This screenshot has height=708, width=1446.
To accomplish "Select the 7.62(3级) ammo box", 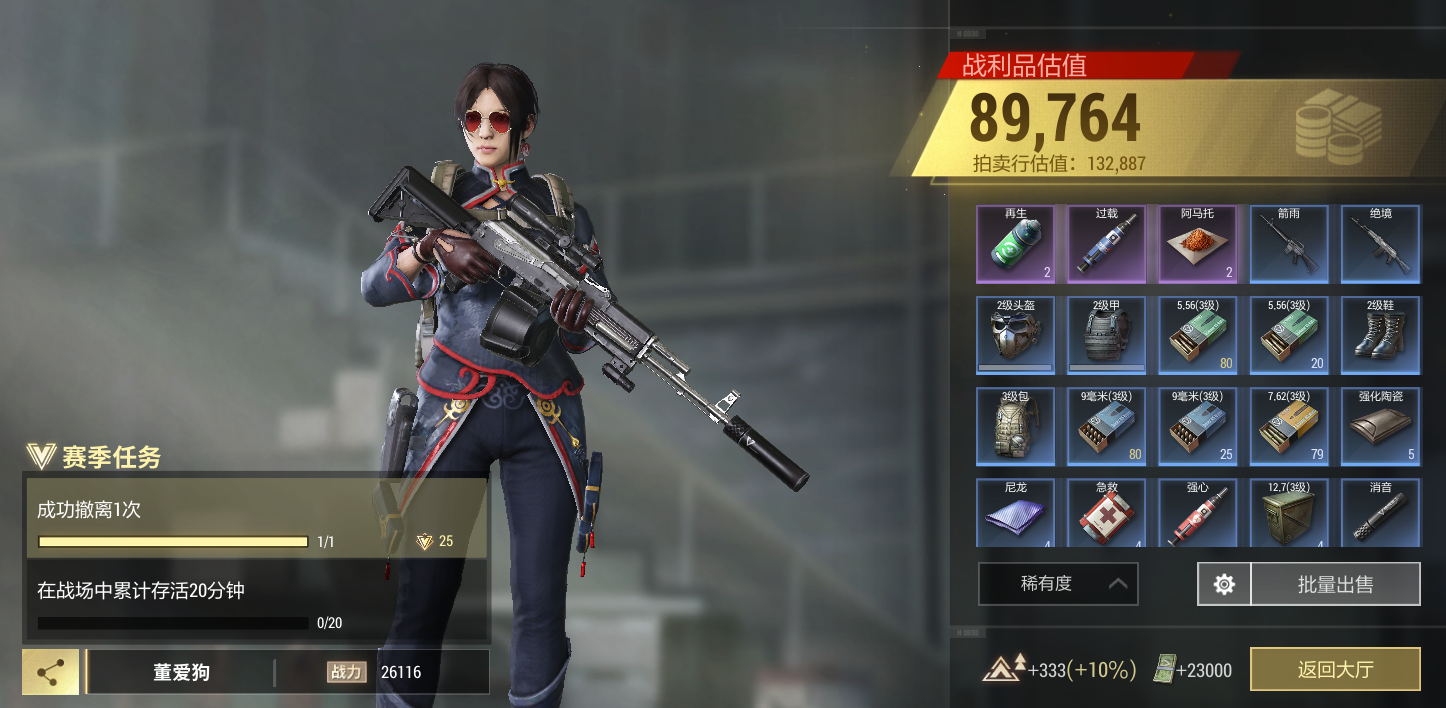I will pos(1289,427).
